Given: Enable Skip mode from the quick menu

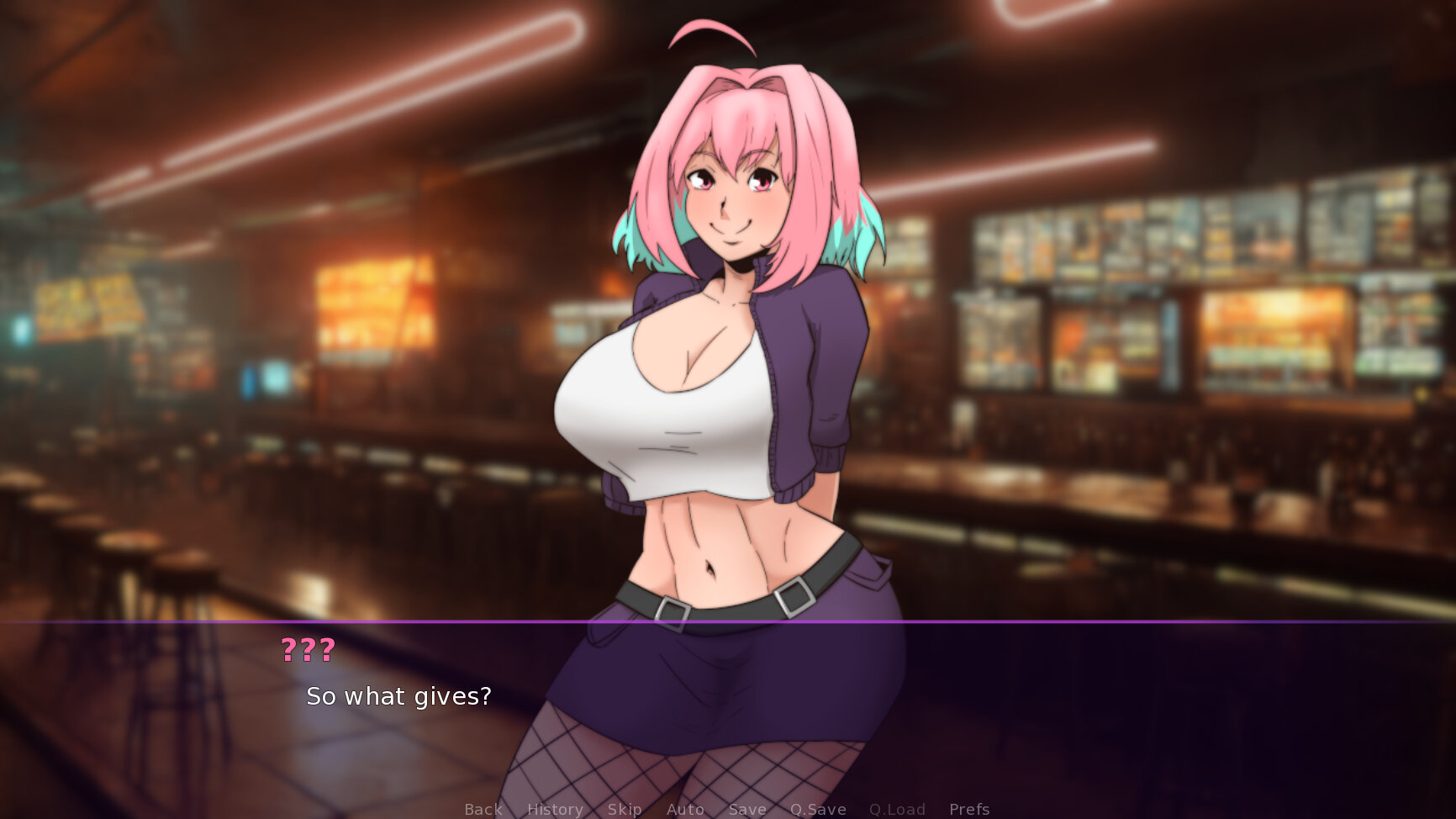Looking at the screenshot, I should click(x=624, y=809).
